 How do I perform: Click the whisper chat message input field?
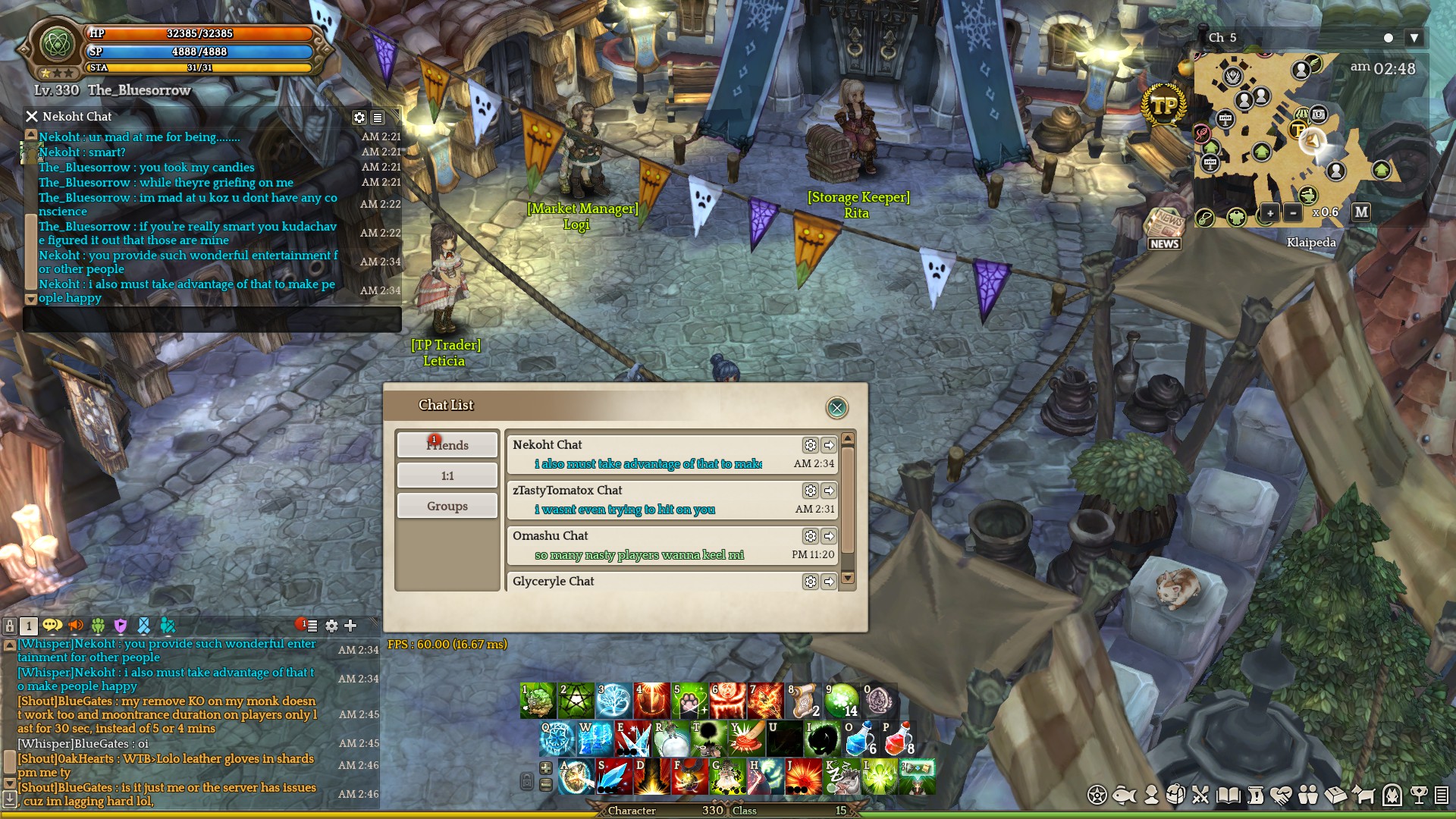tap(212, 320)
